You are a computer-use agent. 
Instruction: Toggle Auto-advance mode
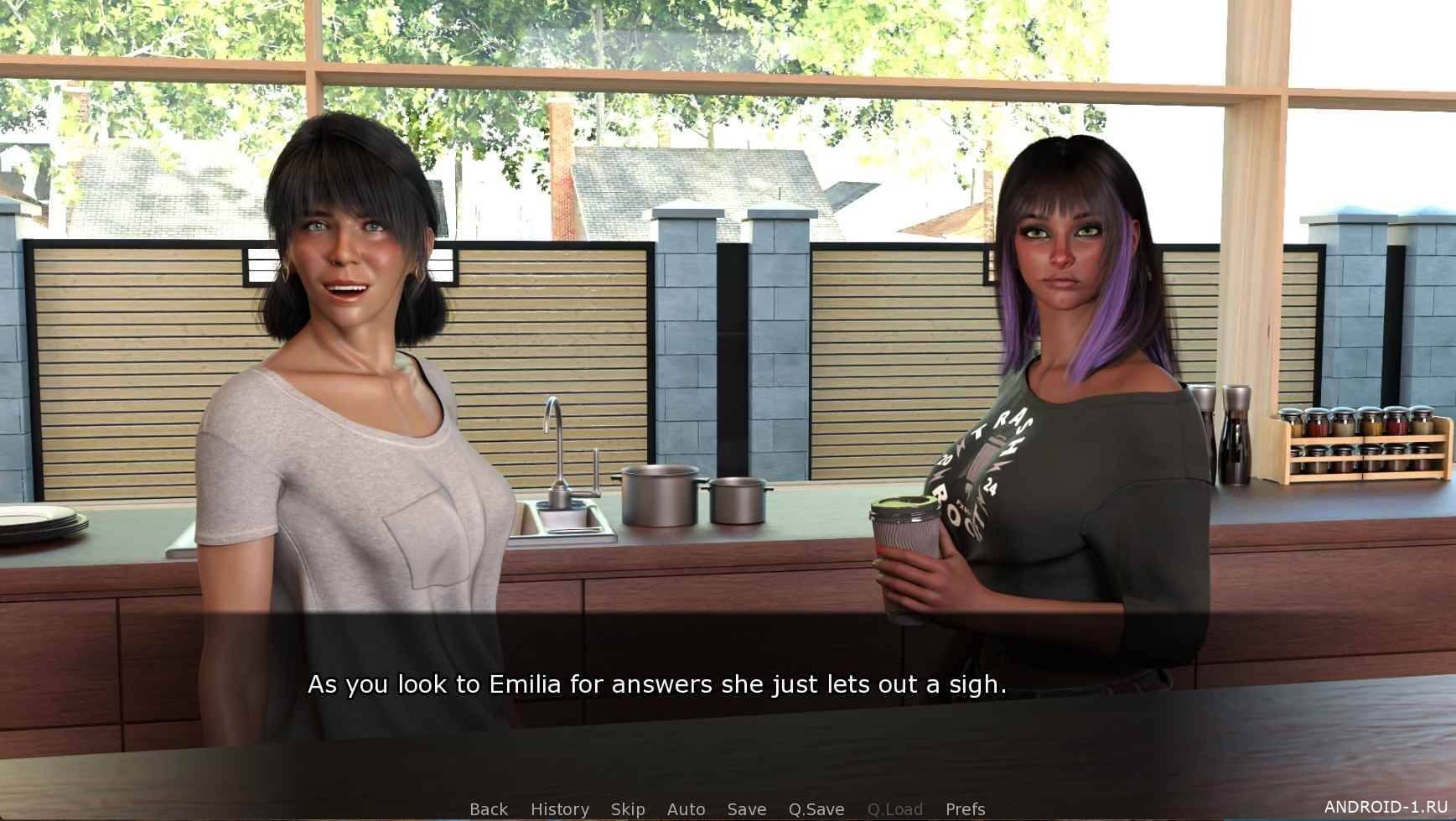pyautogui.click(x=686, y=809)
